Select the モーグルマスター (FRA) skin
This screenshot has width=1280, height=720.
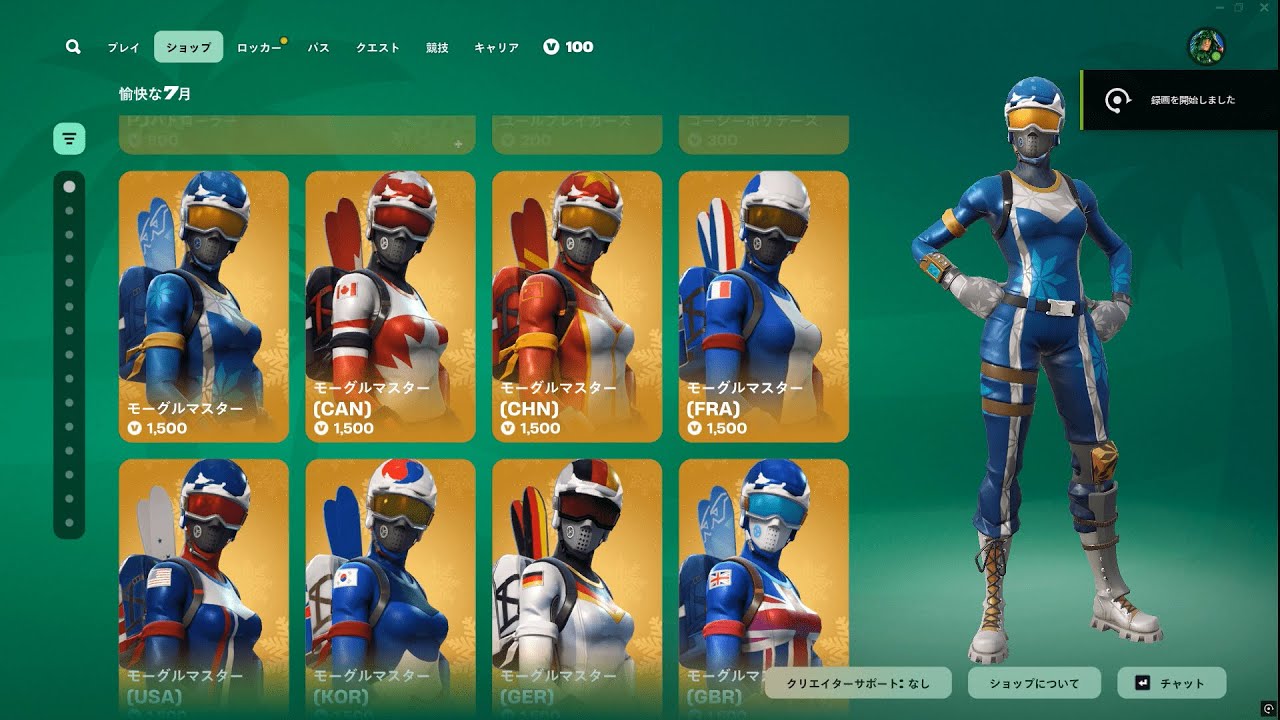[x=764, y=306]
